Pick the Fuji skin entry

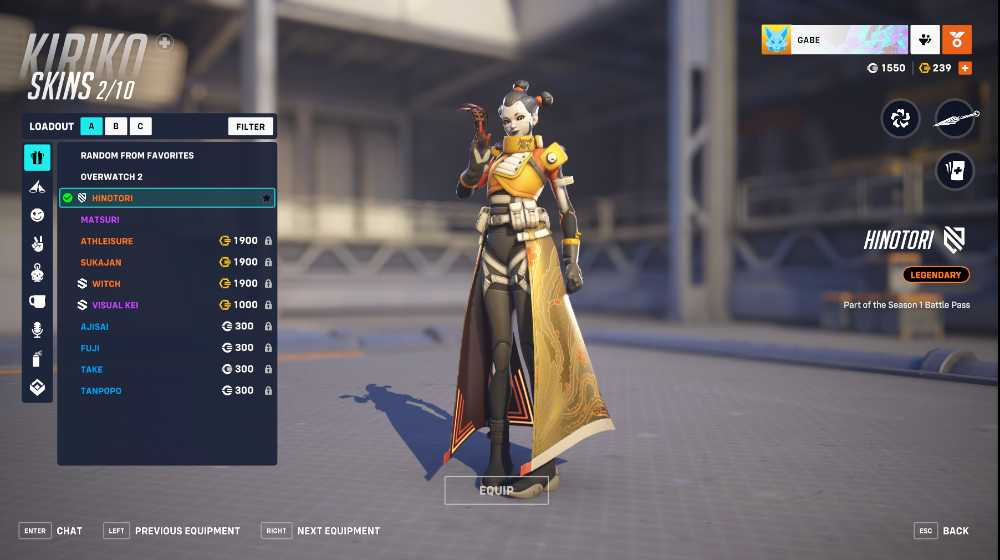pyautogui.click(x=90, y=348)
